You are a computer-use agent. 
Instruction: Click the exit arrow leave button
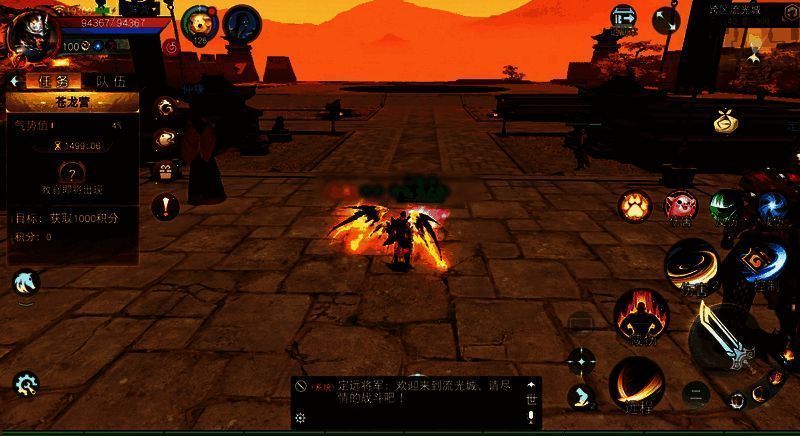(624, 19)
